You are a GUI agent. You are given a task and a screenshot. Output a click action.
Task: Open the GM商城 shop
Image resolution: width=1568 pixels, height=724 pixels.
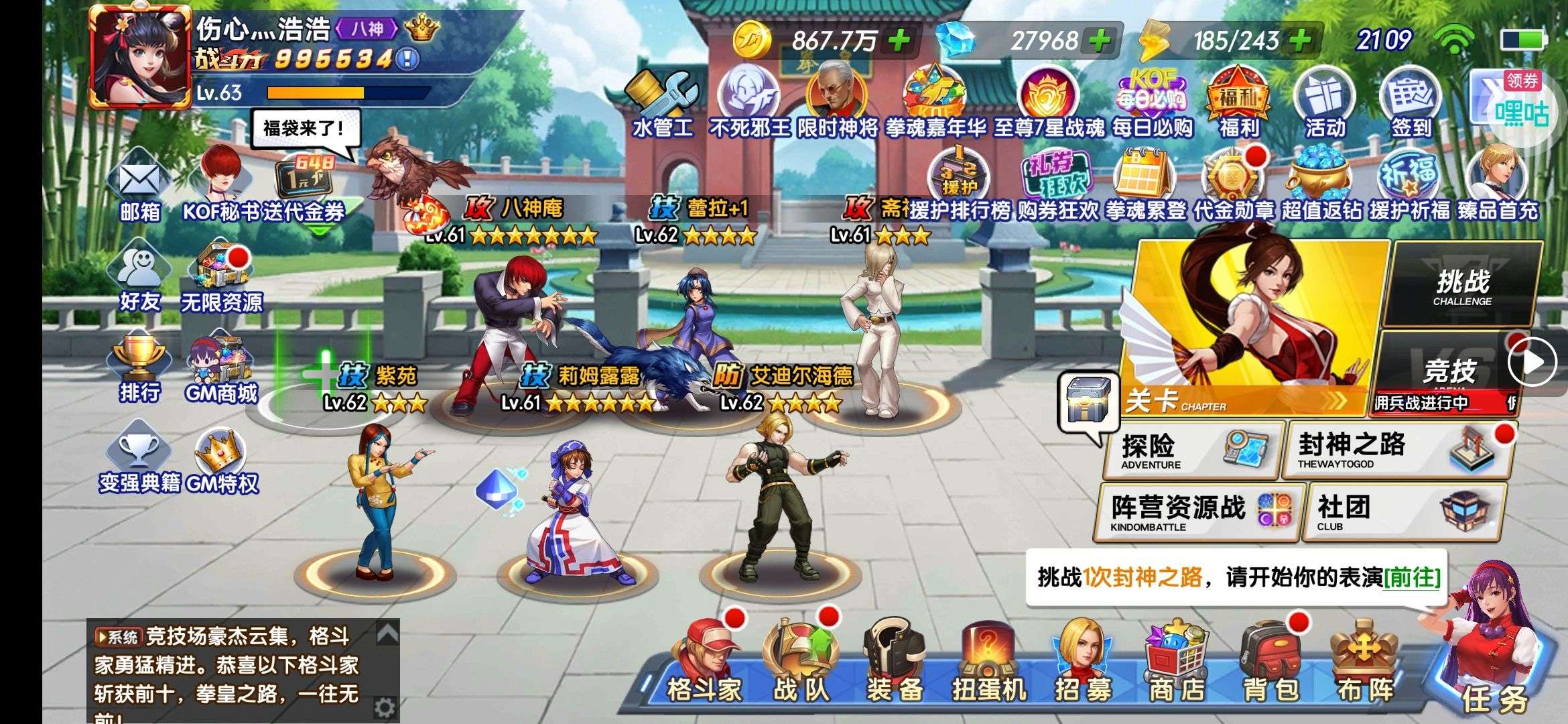click(221, 369)
